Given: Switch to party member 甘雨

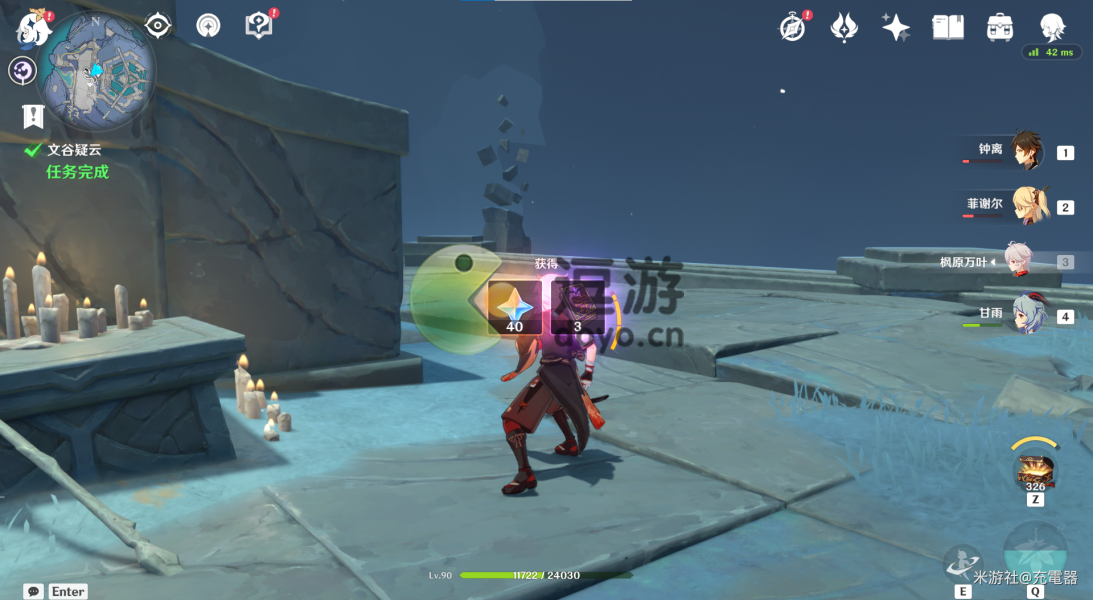Looking at the screenshot, I should [x=1027, y=315].
